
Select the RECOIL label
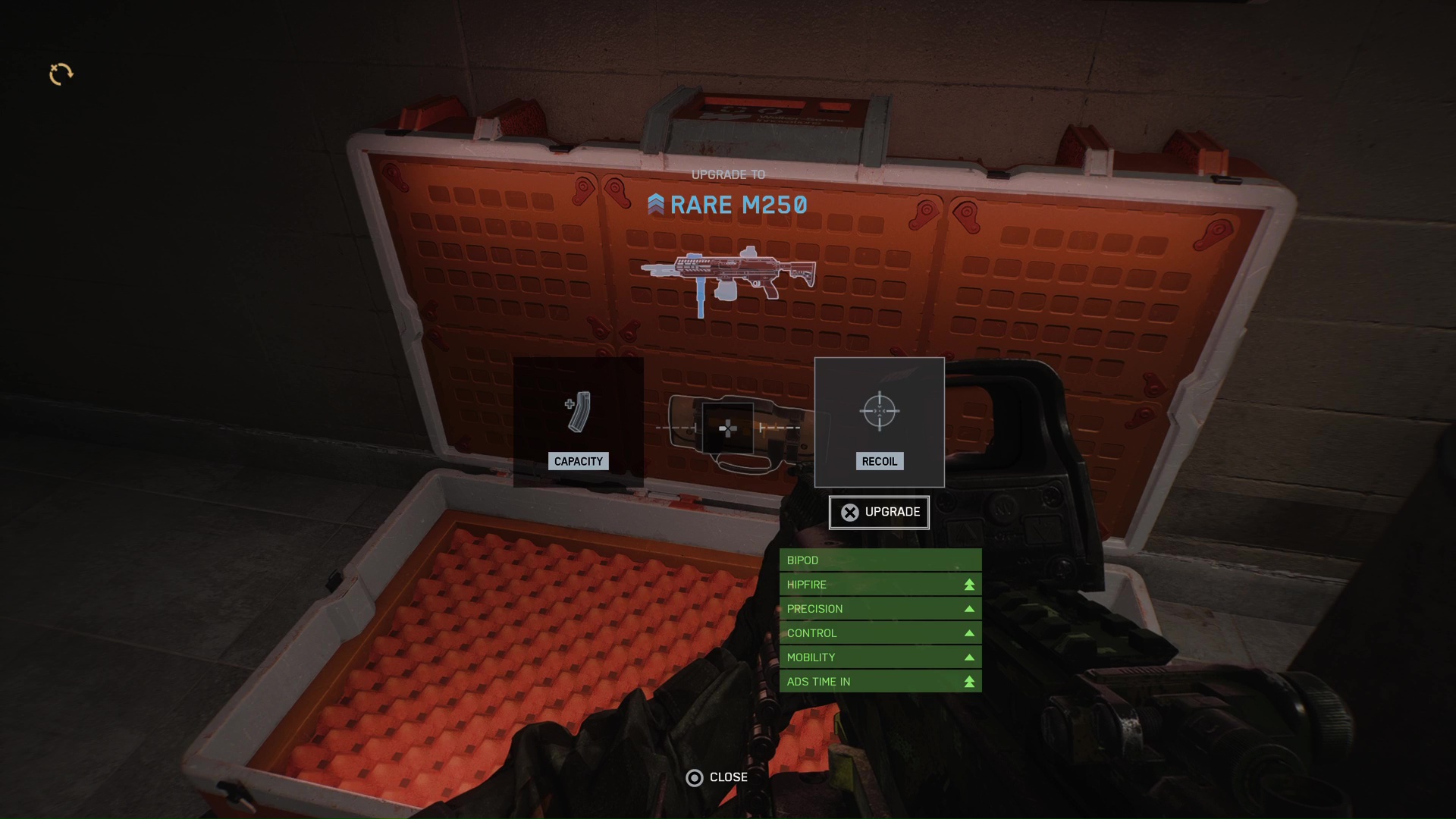pyautogui.click(x=879, y=461)
